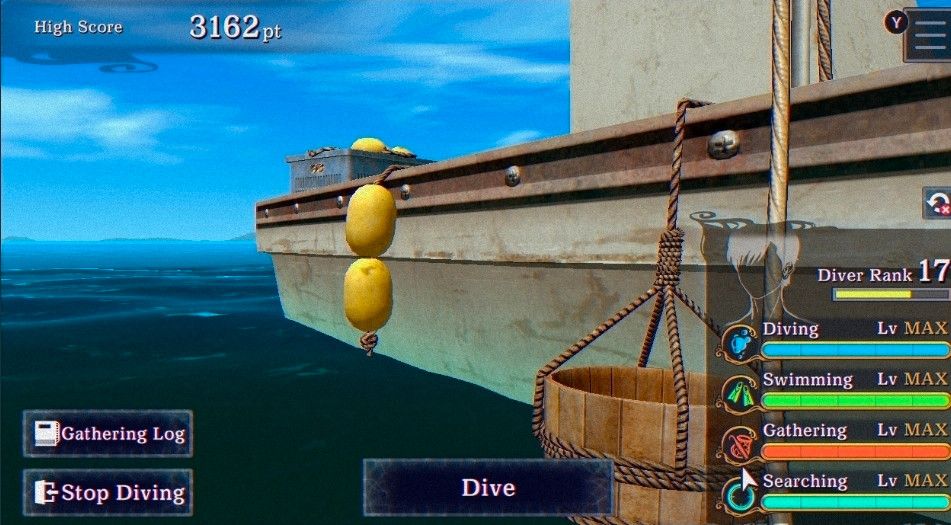Choose Stop Diving to quit
Viewport: 951px width, 525px height.
pos(108,492)
